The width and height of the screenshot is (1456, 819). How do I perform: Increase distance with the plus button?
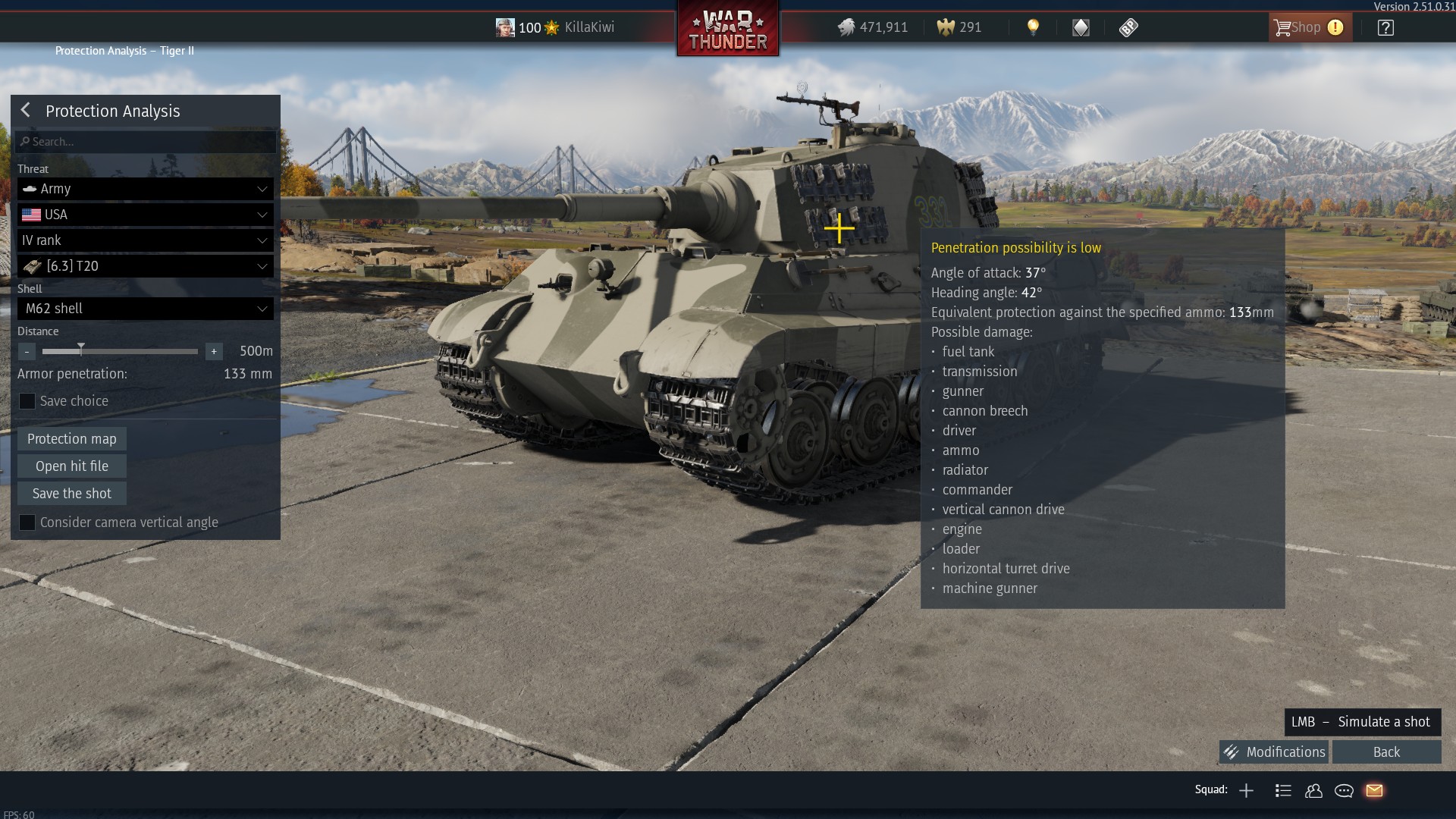click(x=214, y=351)
